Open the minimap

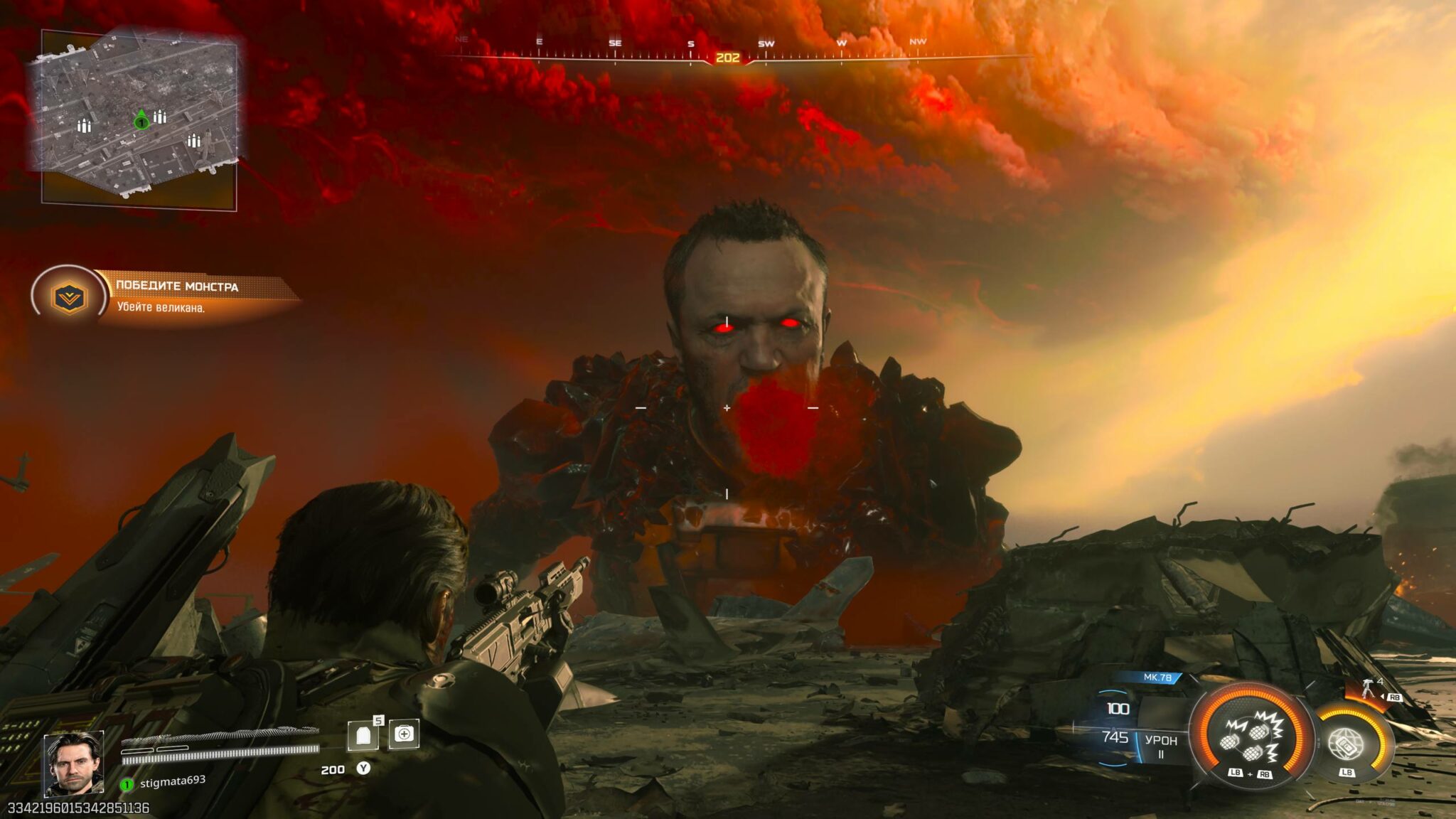pyautogui.click(x=135, y=114)
